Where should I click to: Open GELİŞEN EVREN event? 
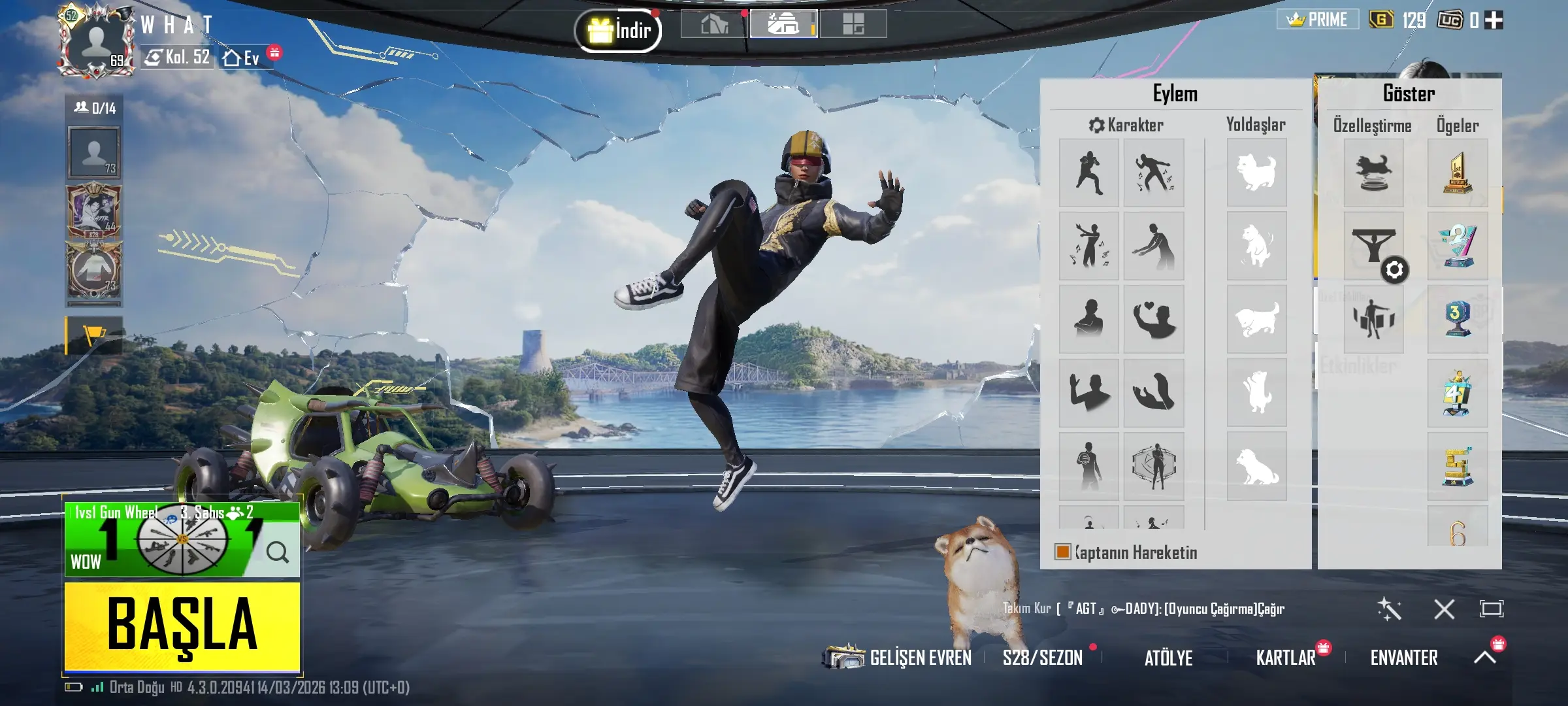(x=899, y=657)
